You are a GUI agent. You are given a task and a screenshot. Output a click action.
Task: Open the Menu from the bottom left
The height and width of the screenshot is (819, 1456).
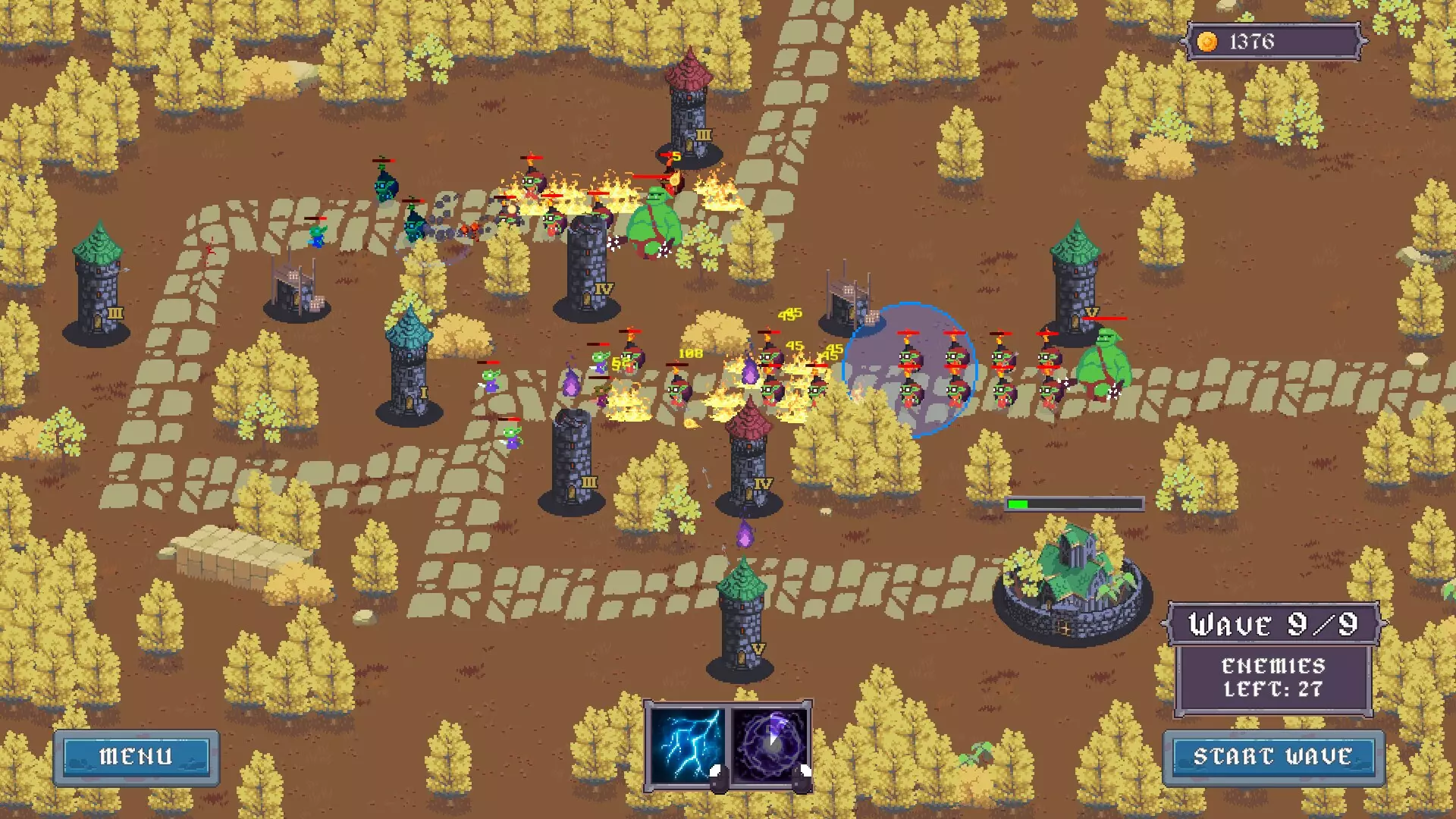[136, 755]
